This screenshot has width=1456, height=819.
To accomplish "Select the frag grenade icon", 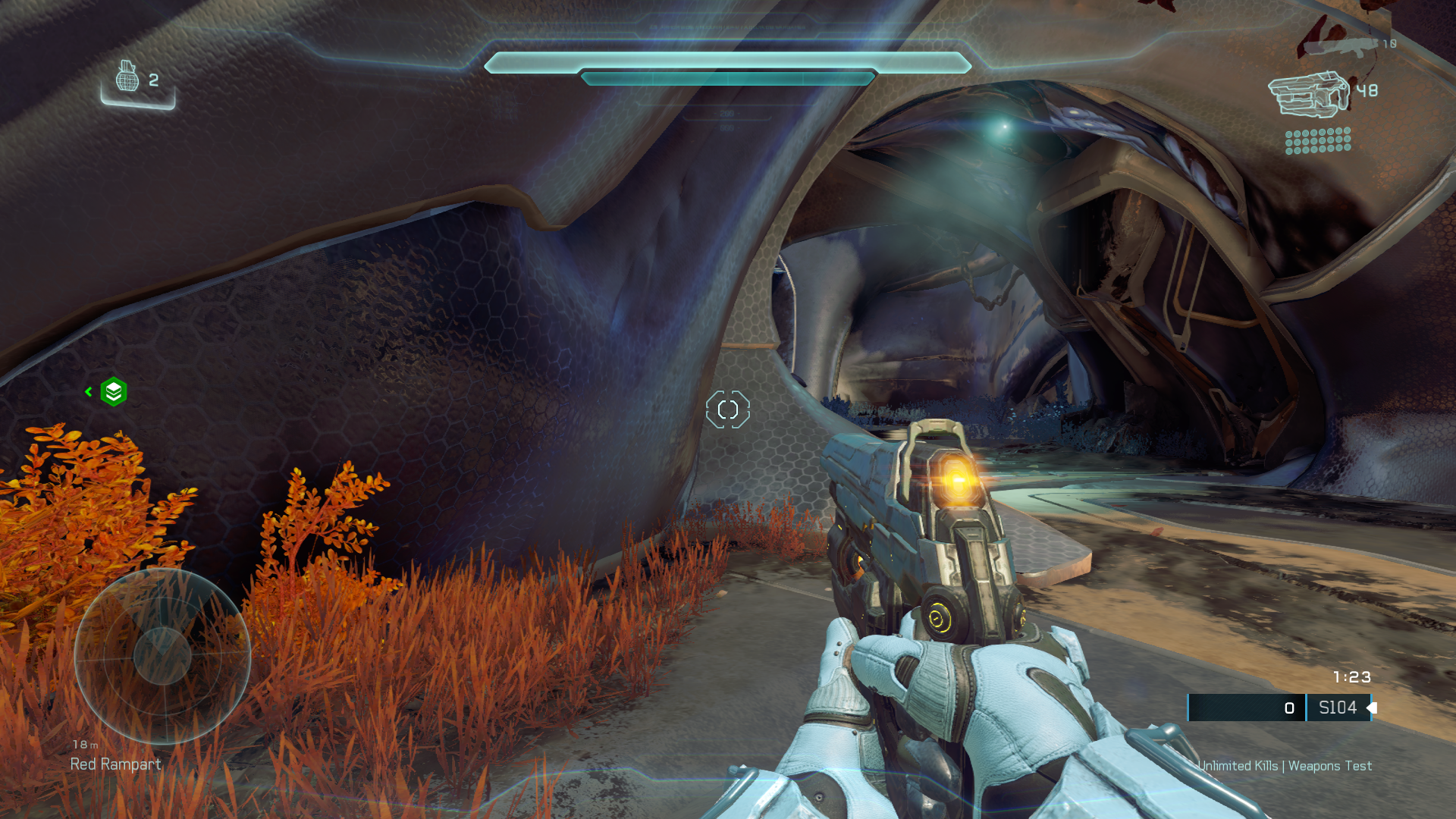I will 127,77.
